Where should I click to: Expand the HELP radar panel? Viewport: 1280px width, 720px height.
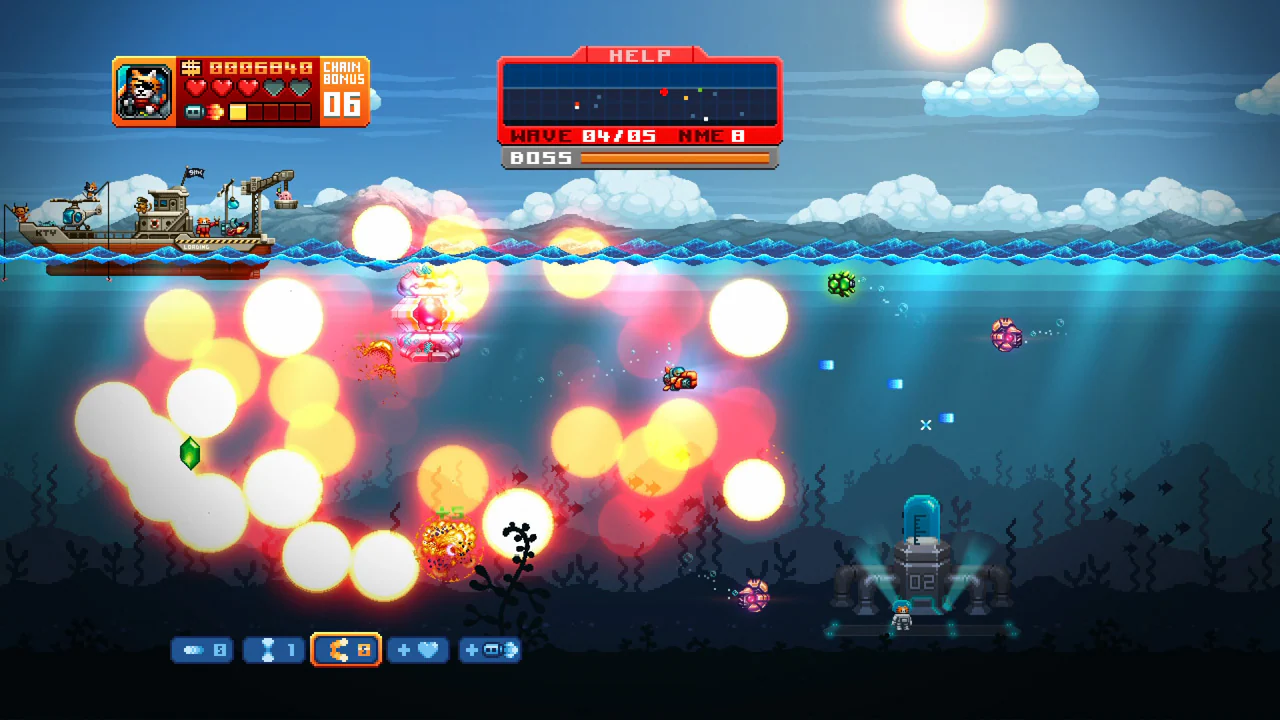[x=640, y=95]
